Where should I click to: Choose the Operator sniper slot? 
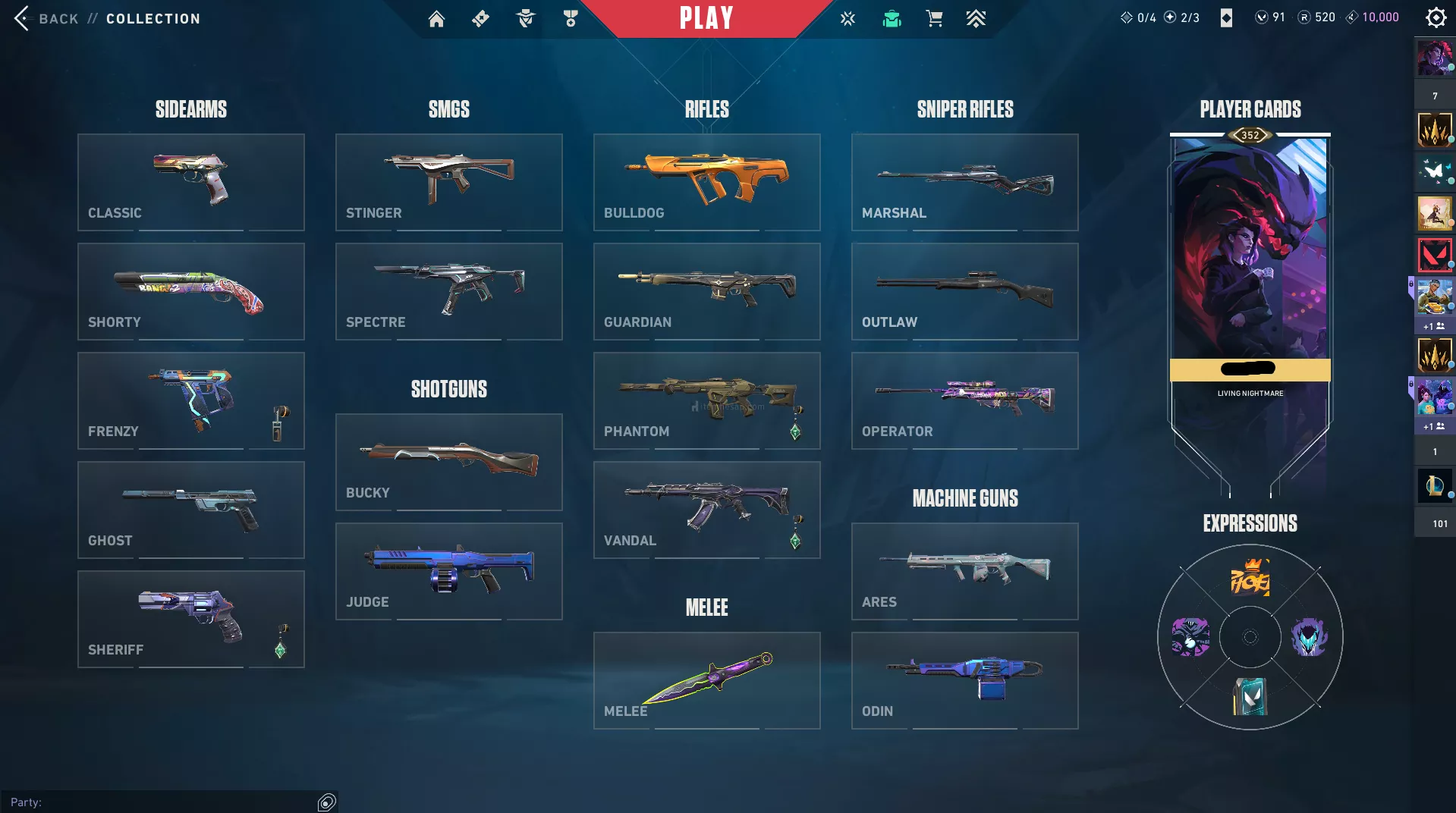965,400
